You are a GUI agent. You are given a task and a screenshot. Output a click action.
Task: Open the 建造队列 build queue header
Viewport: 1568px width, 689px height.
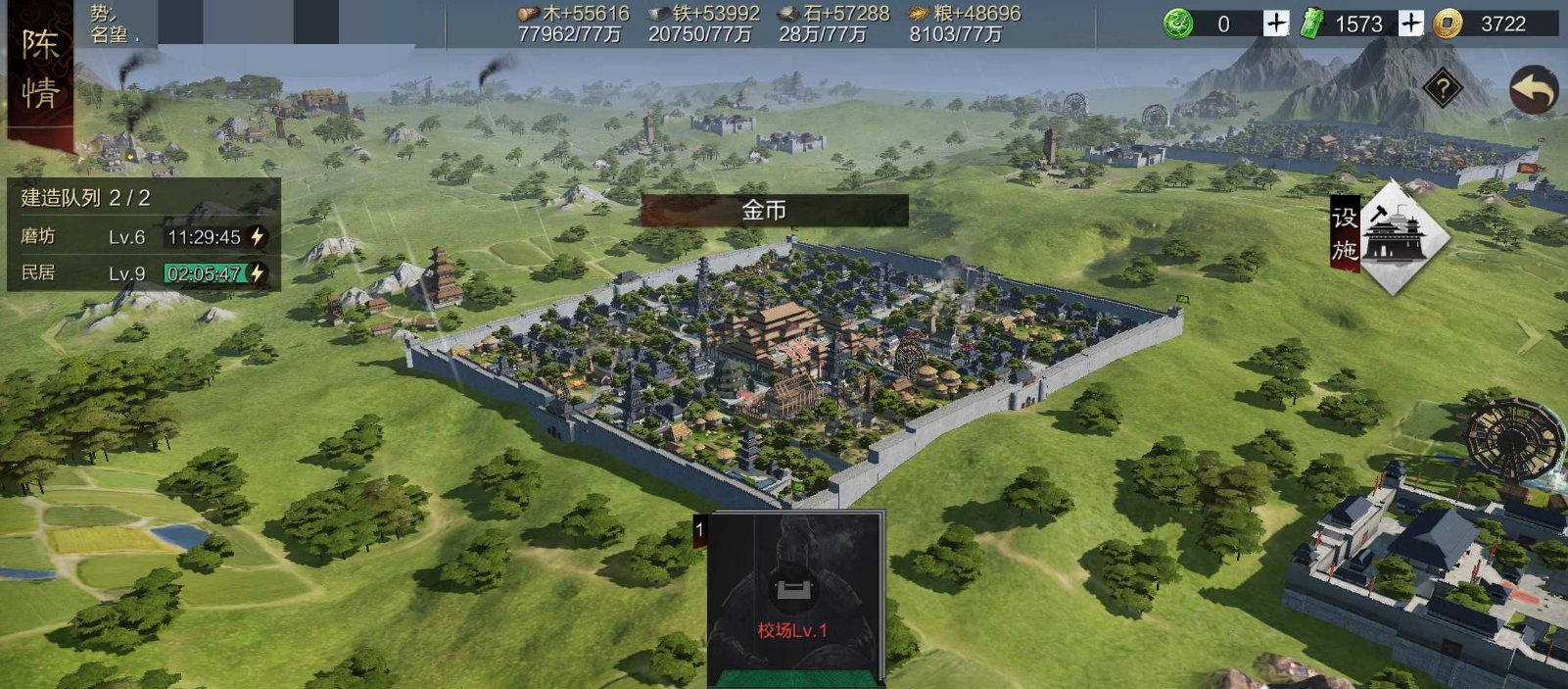(x=86, y=198)
